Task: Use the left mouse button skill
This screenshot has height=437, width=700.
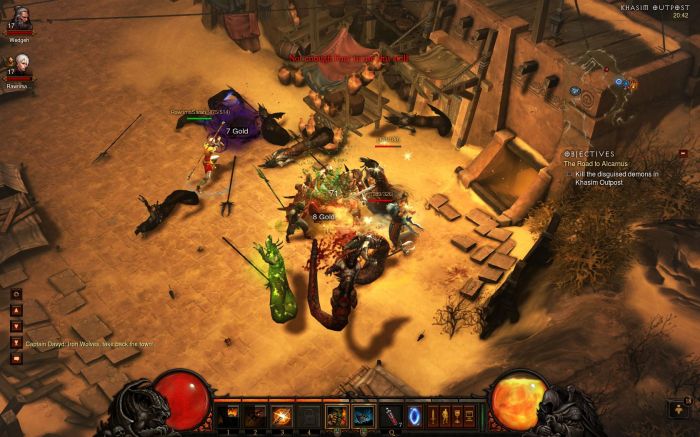Action: tap(337, 414)
